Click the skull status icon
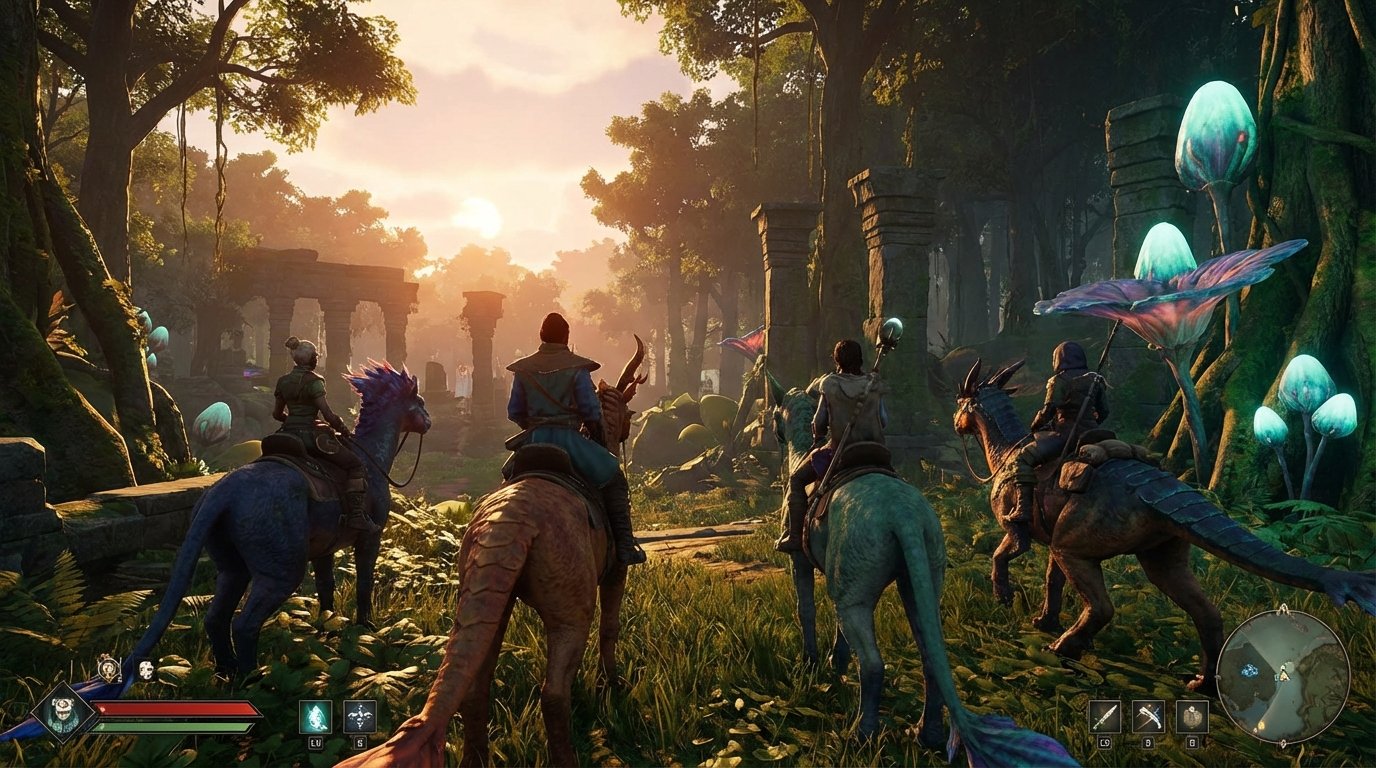 tap(145, 669)
